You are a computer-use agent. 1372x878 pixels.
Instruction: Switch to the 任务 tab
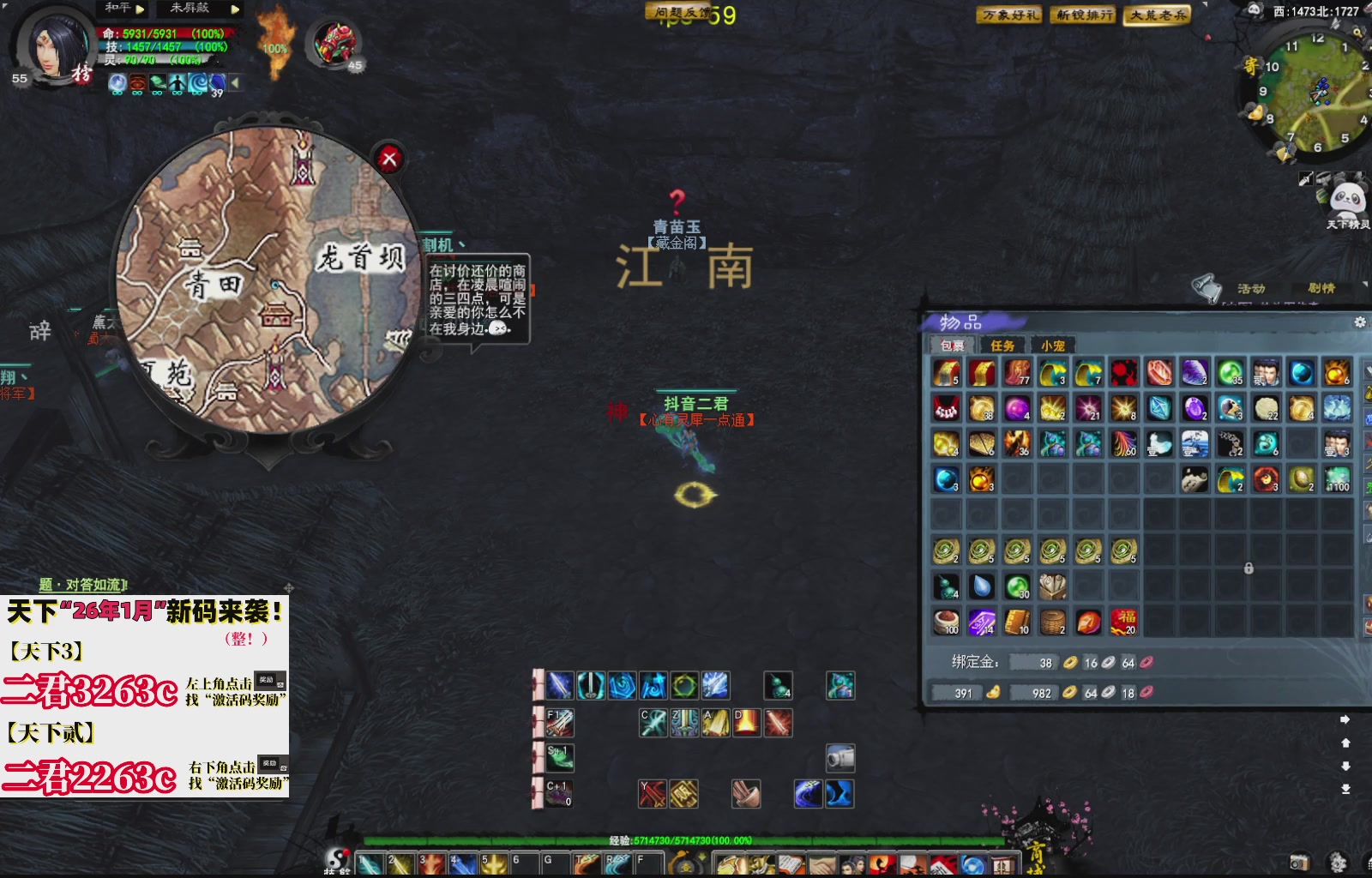pos(1003,346)
